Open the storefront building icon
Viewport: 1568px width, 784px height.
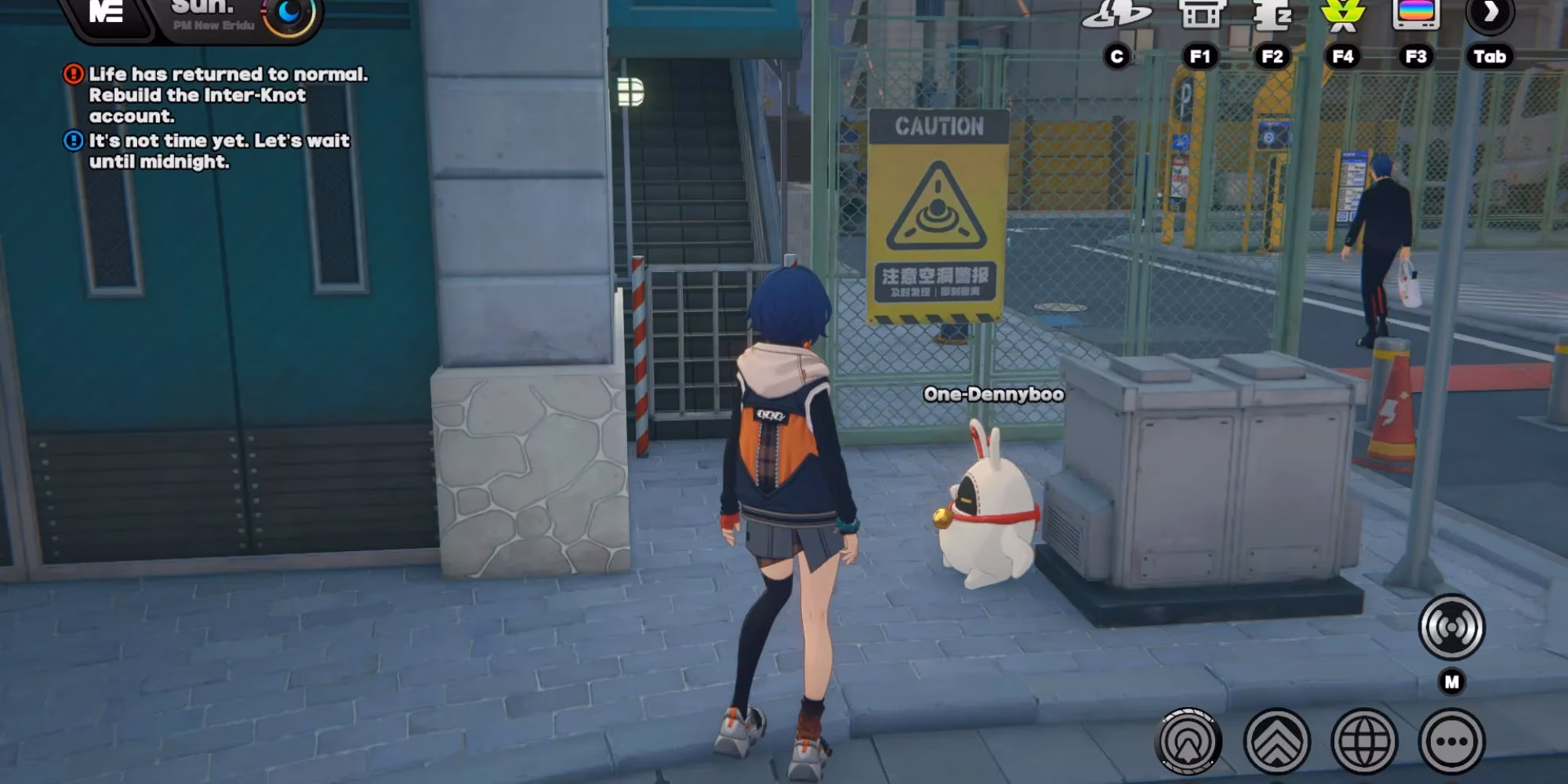click(x=1200, y=14)
